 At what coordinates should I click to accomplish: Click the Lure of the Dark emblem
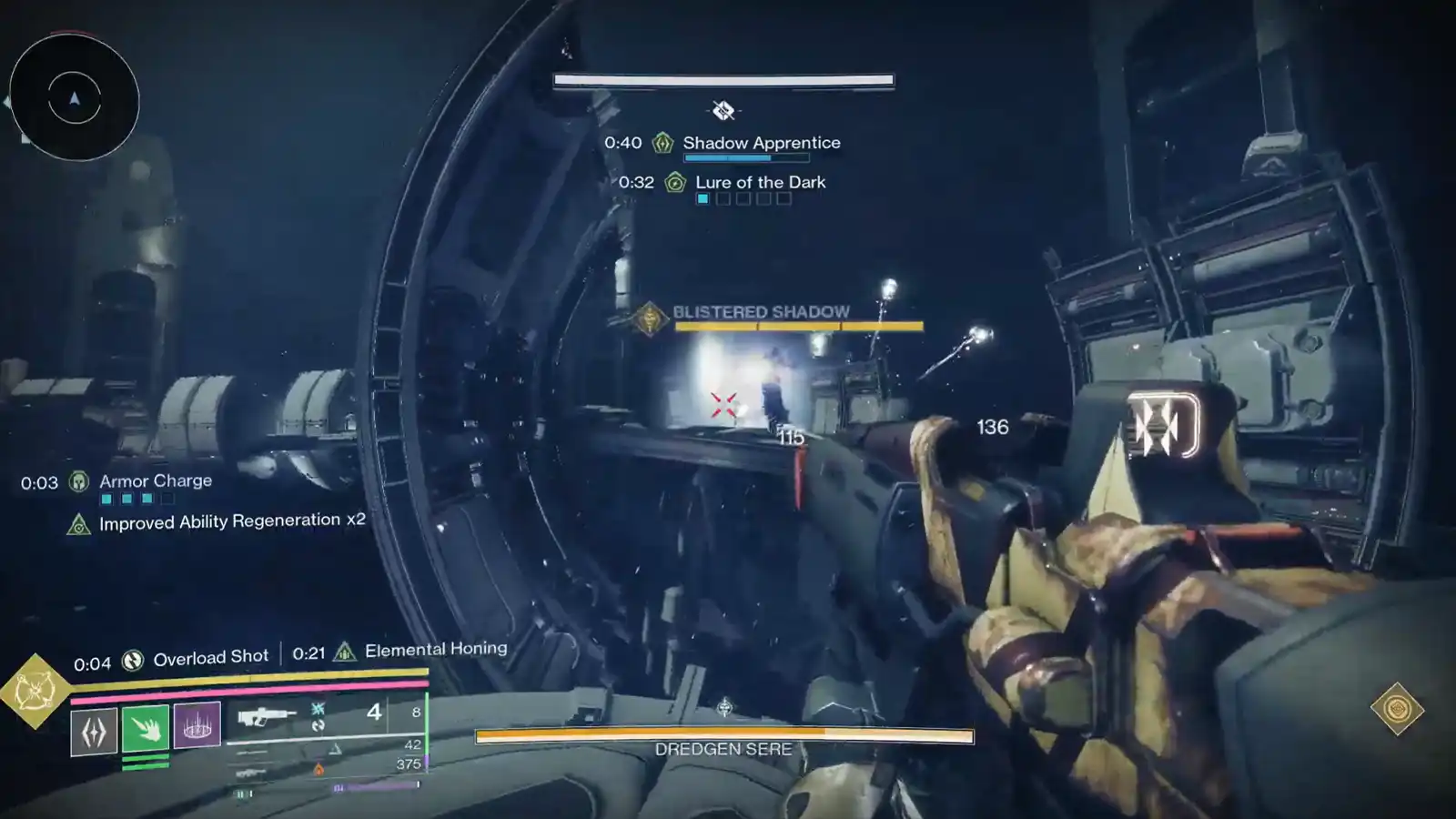click(x=675, y=182)
